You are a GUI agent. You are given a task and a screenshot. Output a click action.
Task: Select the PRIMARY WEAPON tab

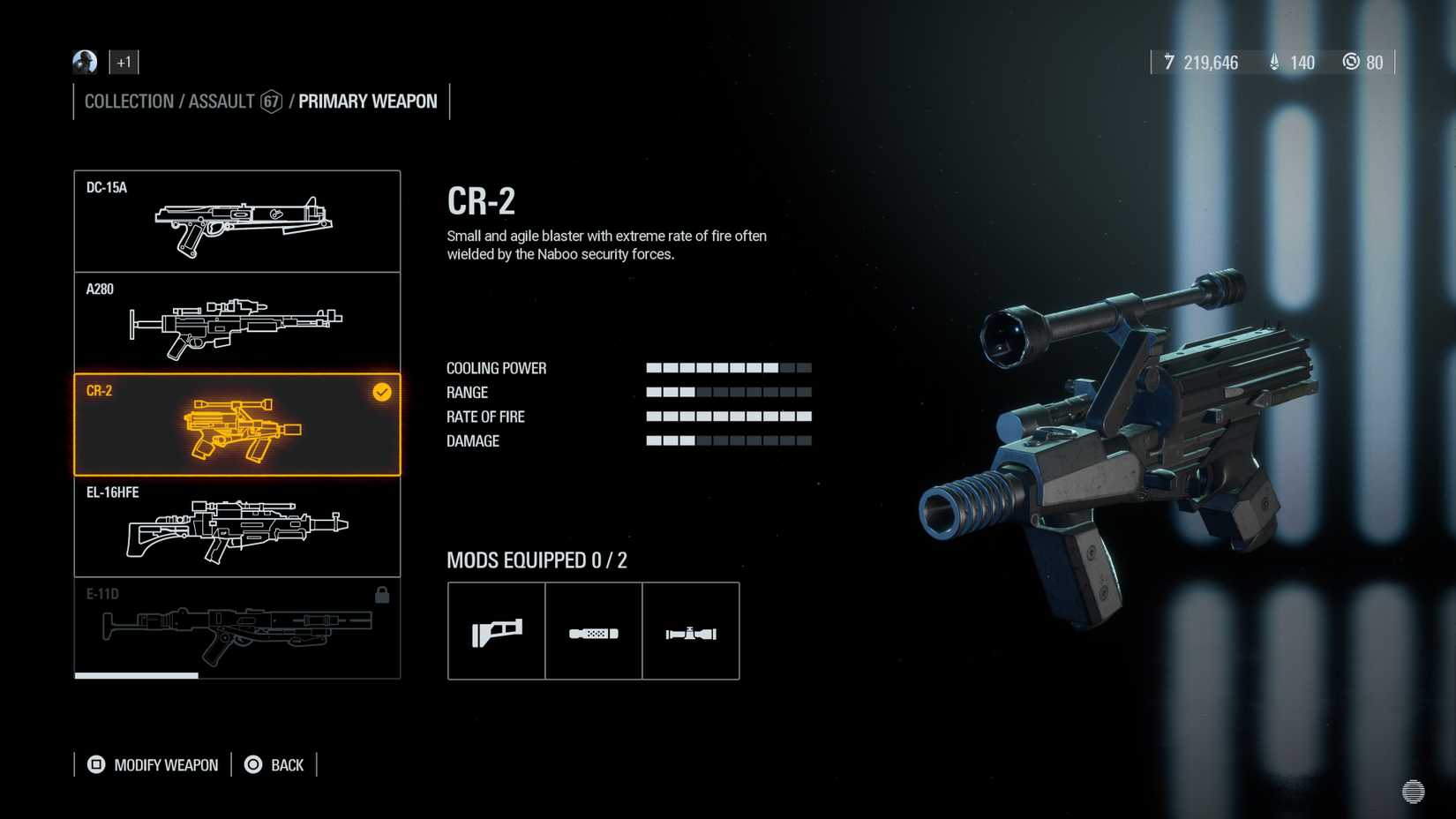click(367, 101)
